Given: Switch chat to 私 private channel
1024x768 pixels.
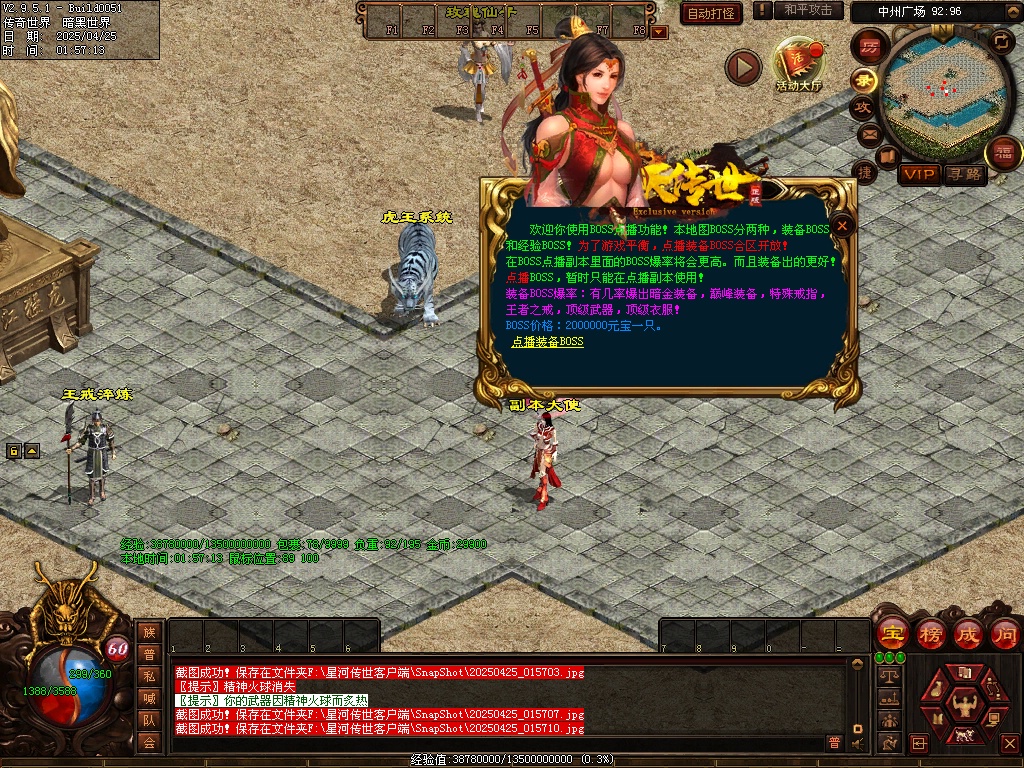Looking at the screenshot, I should point(149,676).
